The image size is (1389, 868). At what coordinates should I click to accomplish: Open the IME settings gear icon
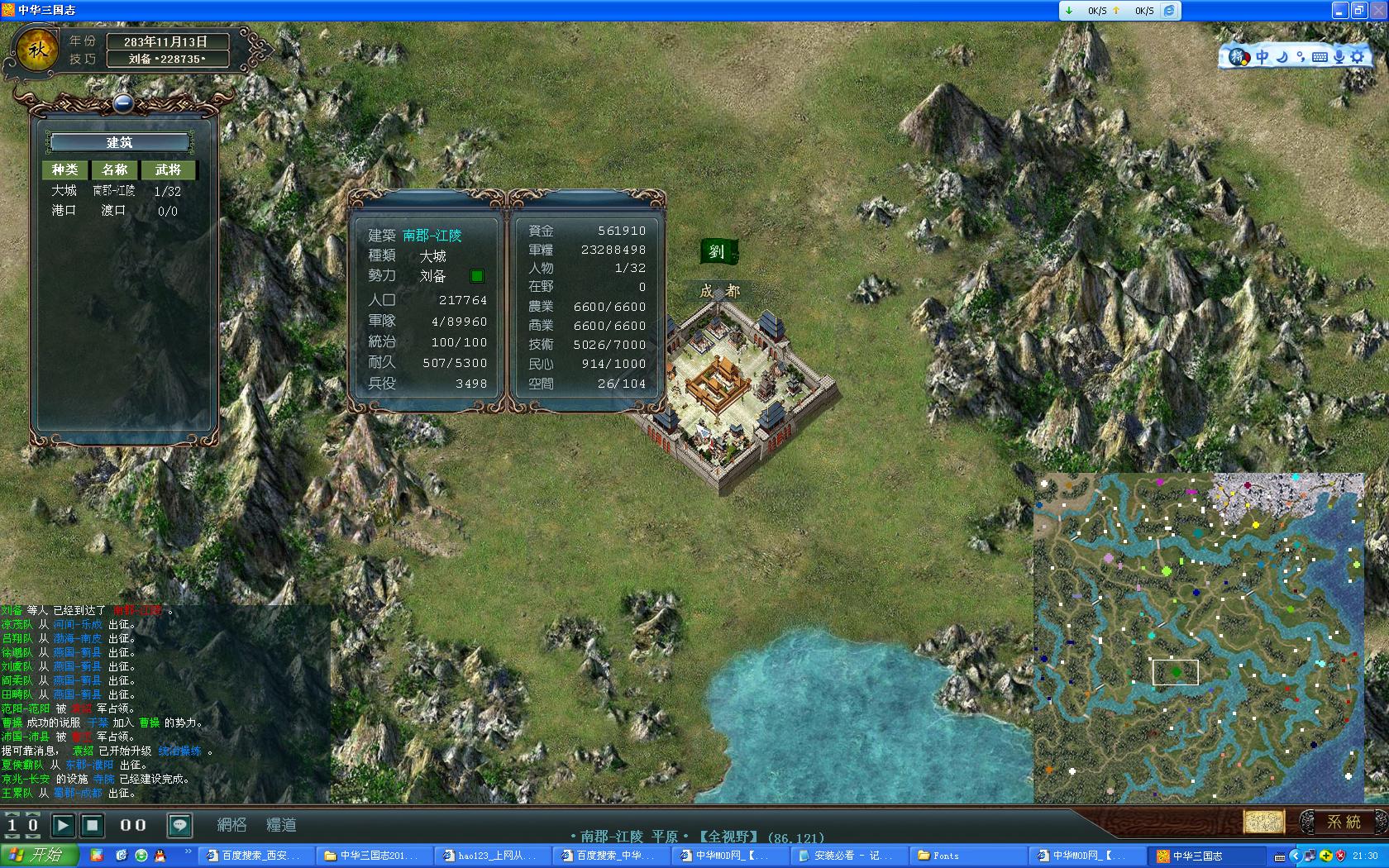pyautogui.click(x=1358, y=57)
